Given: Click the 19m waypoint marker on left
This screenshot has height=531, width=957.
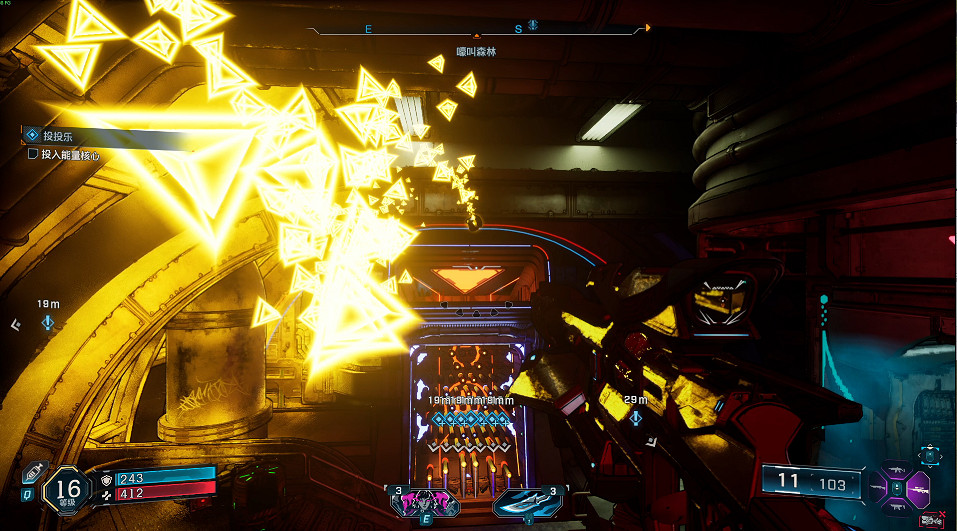Looking at the screenshot, I should coord(49,323).
